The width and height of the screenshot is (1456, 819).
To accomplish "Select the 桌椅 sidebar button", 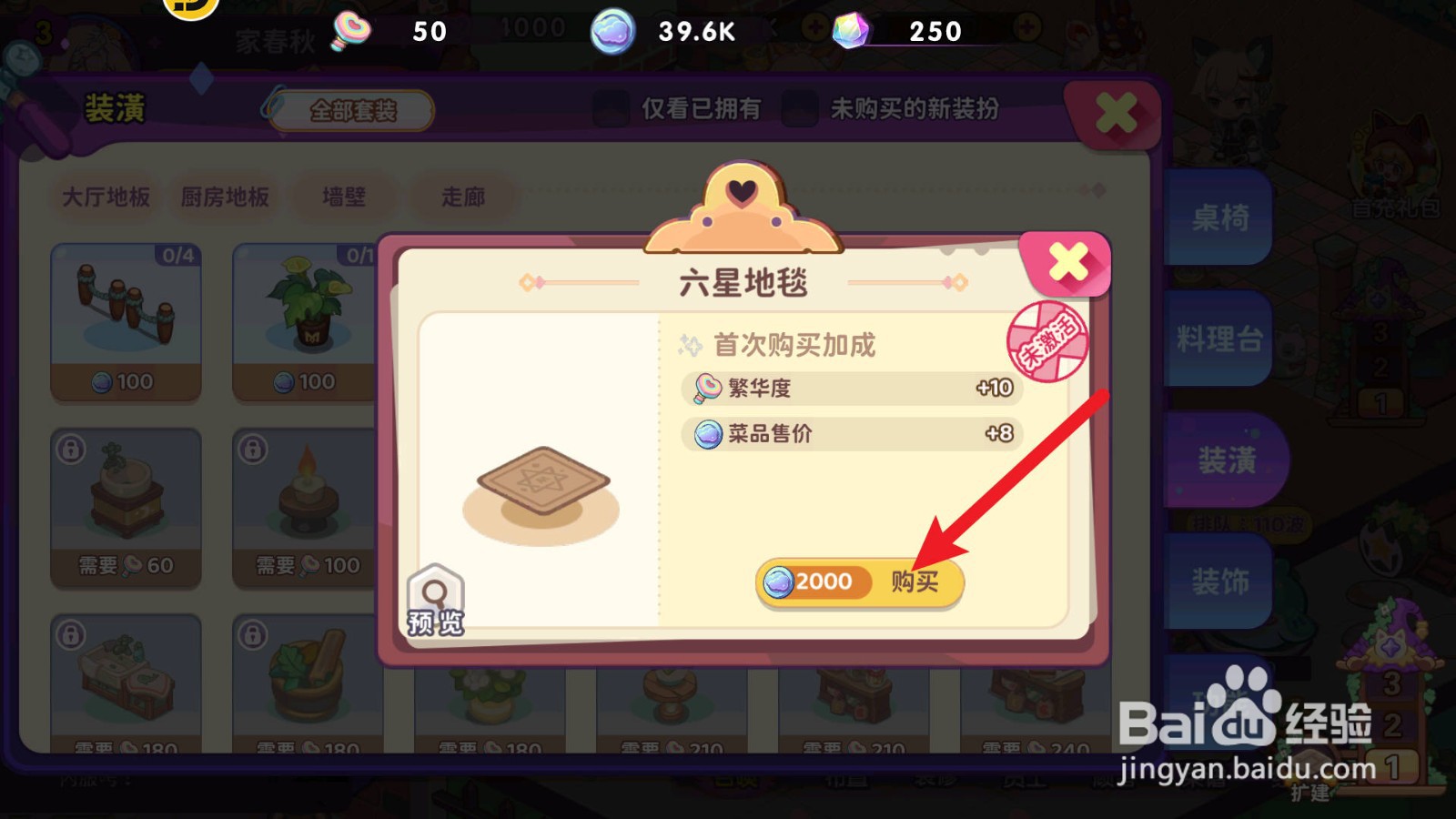I will (x=1221, y=218).
